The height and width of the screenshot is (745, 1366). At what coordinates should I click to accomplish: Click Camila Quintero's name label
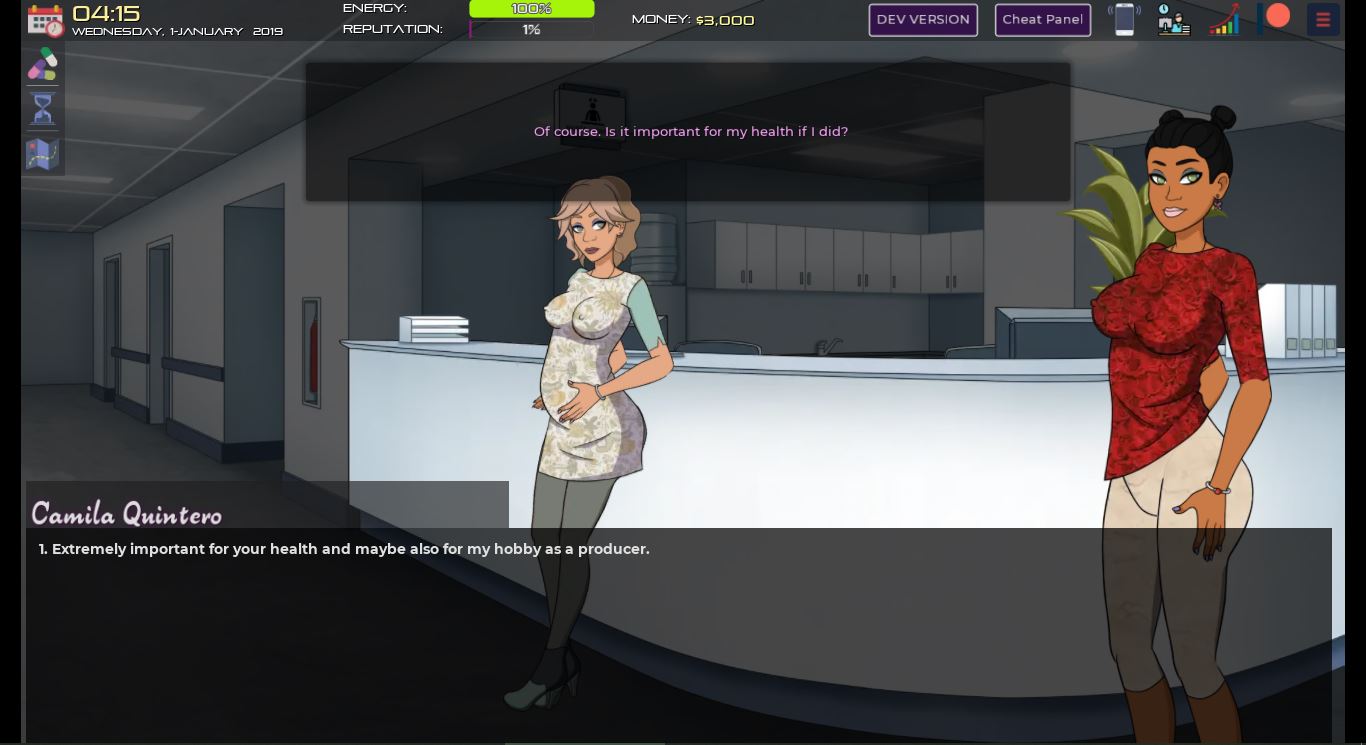pyautogui.click(x=126, y=514)
